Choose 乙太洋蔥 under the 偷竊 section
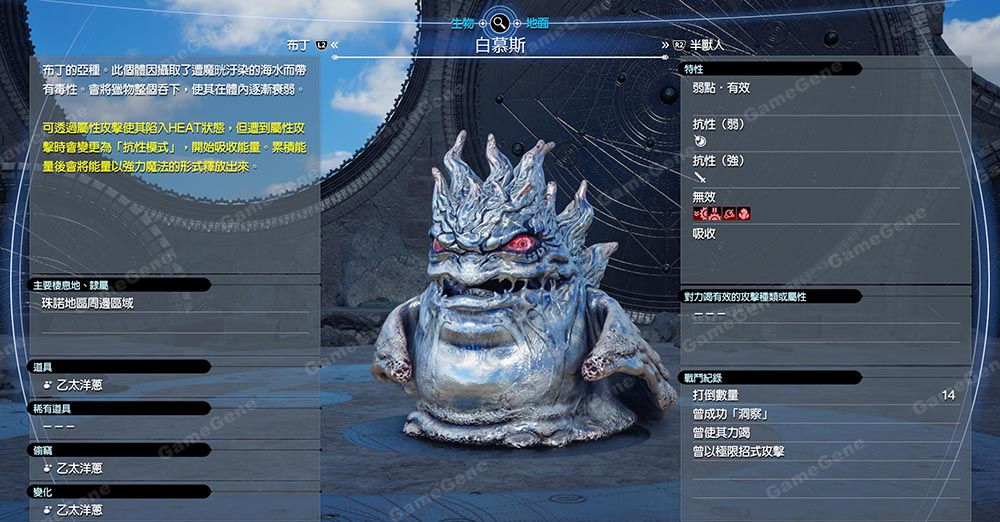Image resolution: width=1000 pixels, height=522 pixels. coord(79,467)
